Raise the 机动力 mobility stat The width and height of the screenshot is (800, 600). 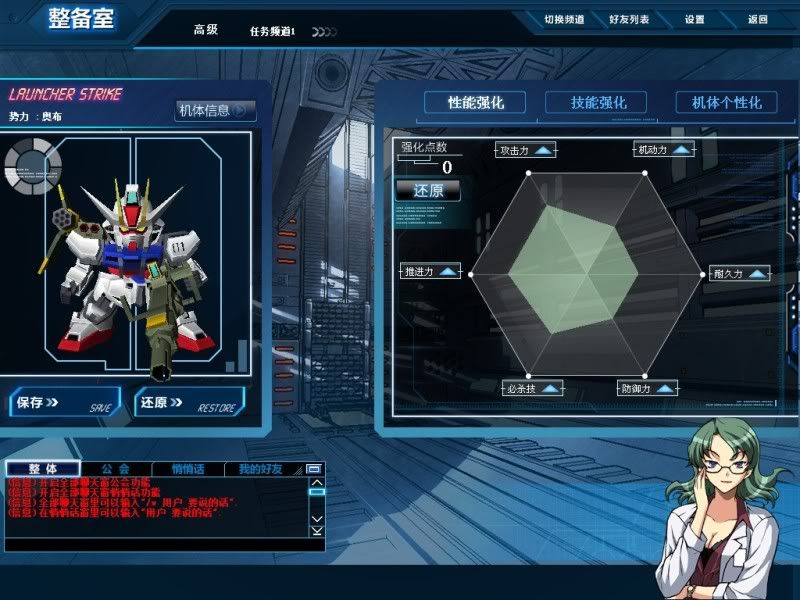682,150
